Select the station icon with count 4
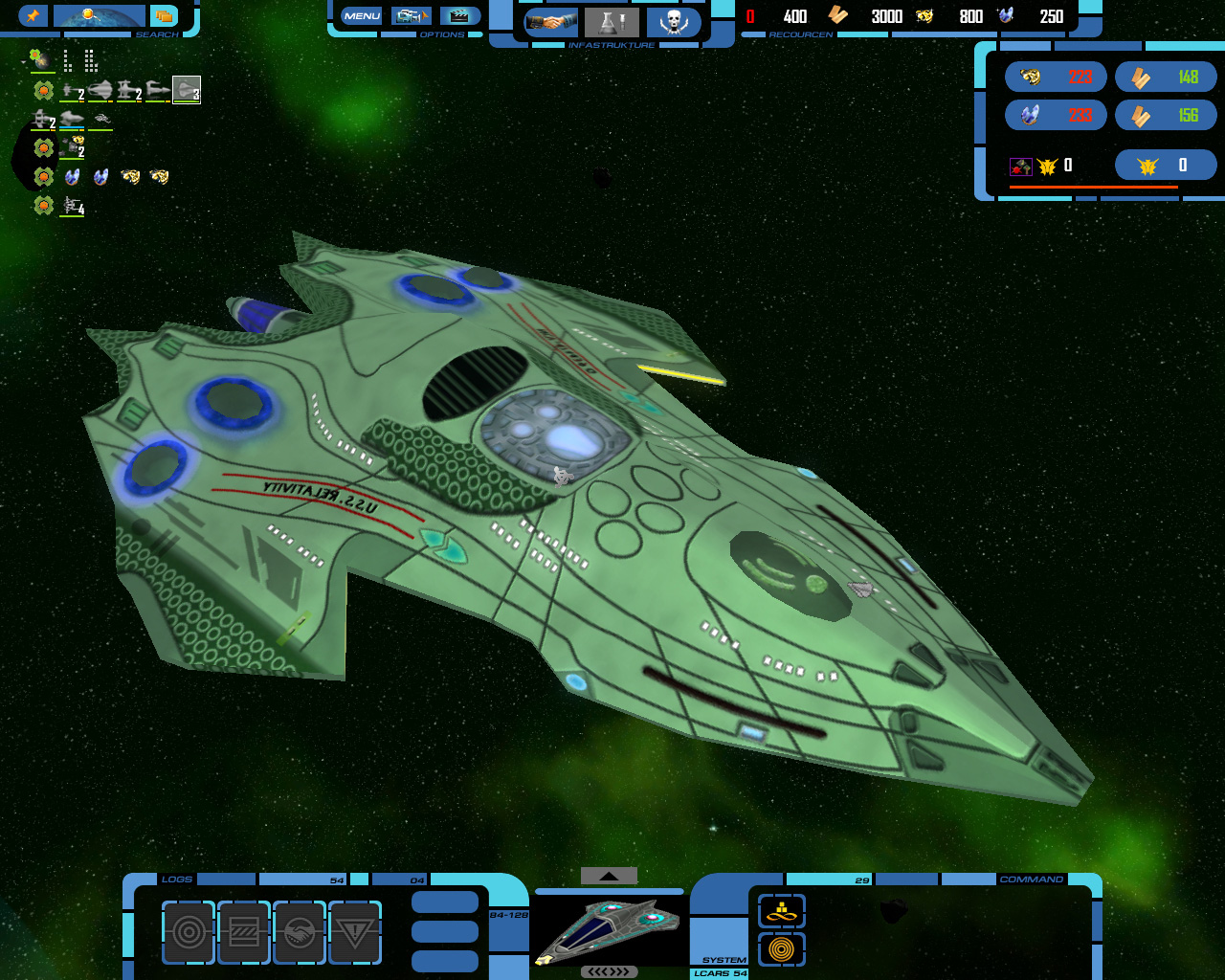The image size is (1225, 980). pos(73,206)
